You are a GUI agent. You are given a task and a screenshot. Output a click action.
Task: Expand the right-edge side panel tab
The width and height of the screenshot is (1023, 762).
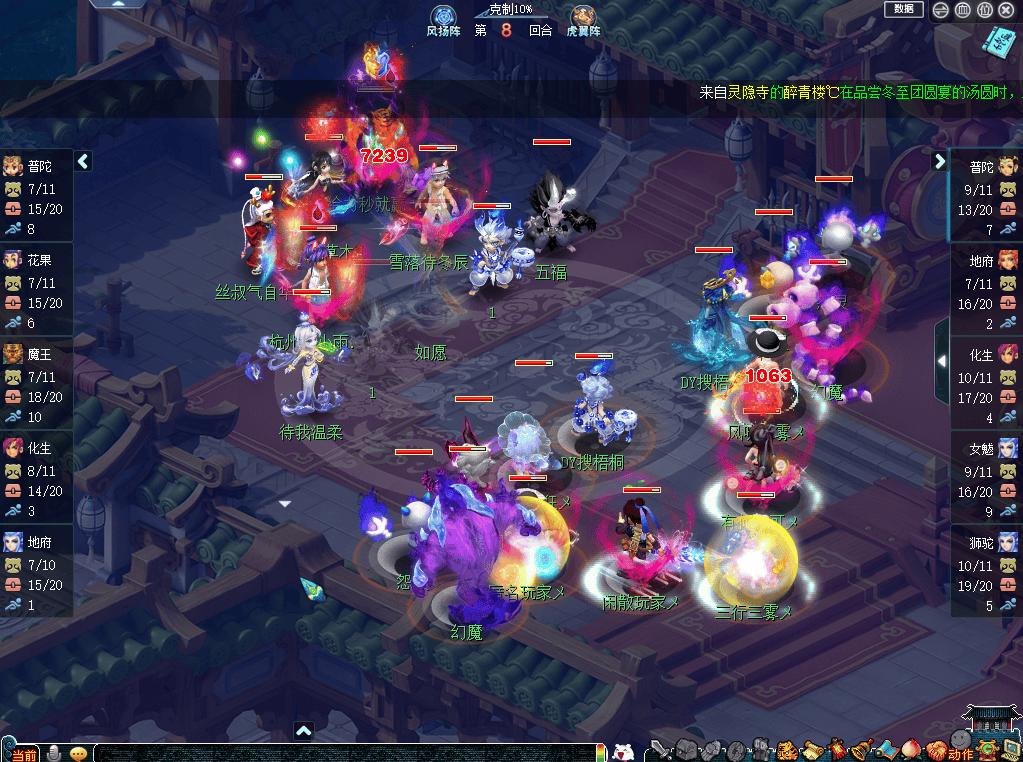click(941, 361)
